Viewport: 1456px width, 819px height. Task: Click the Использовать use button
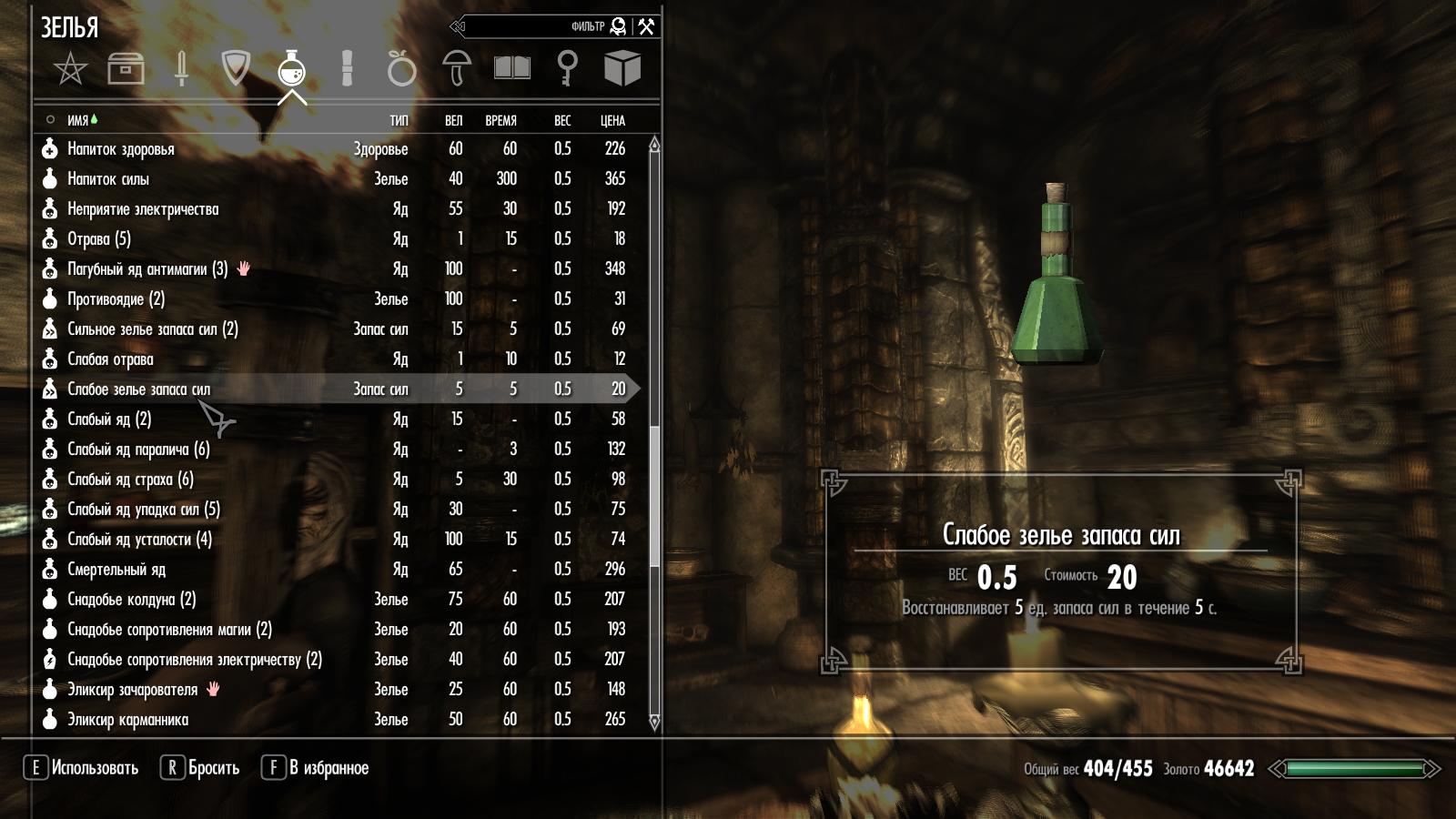(x=82, y=768)
